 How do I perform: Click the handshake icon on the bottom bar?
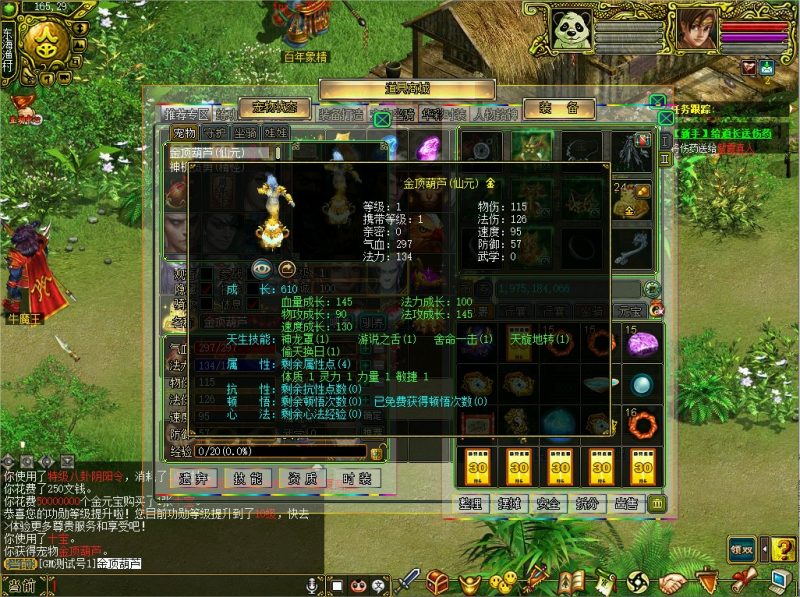tap(673, 581)
